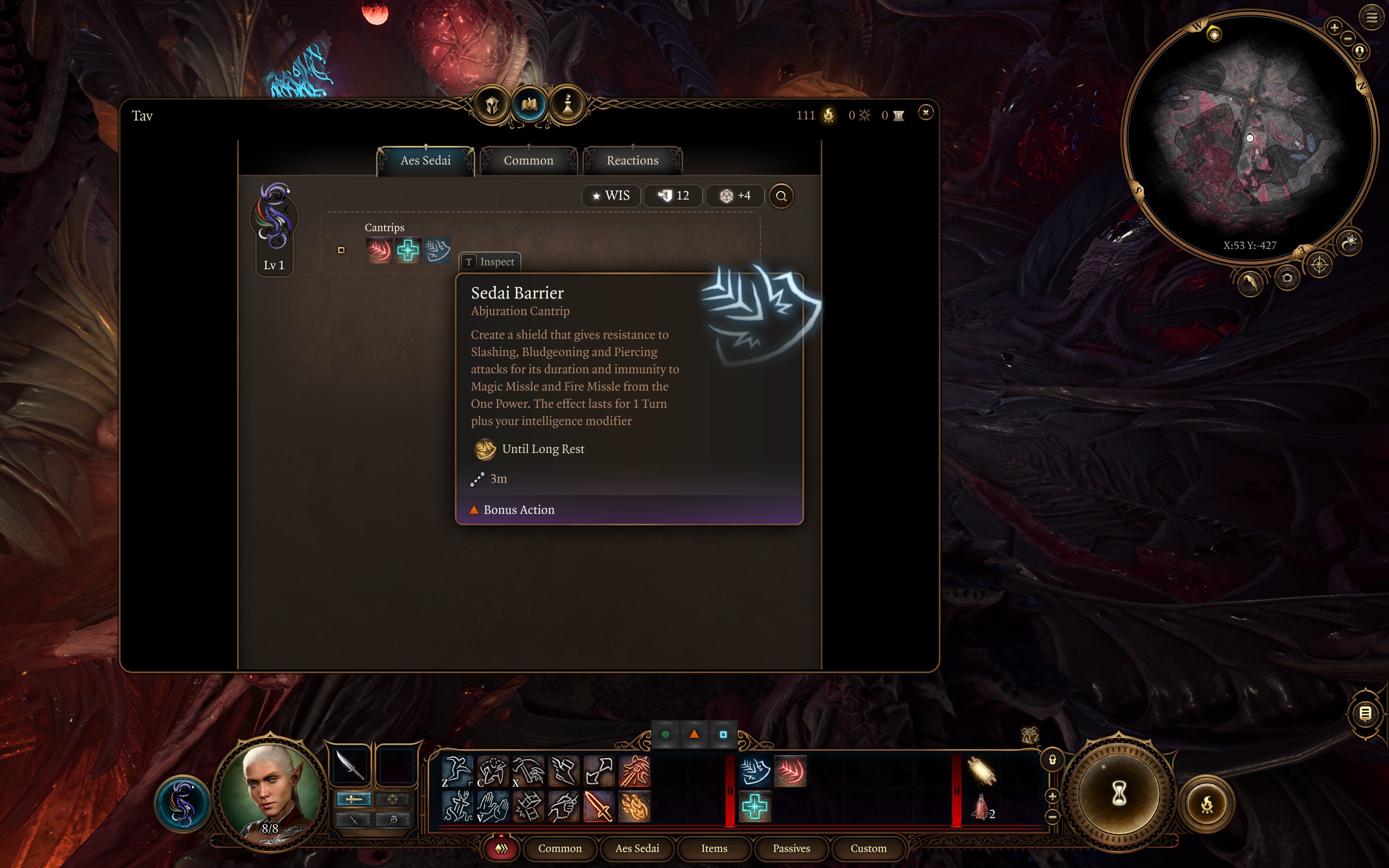Zoom out on the minimap
1389x868 pixels.
click(1348, 39)
